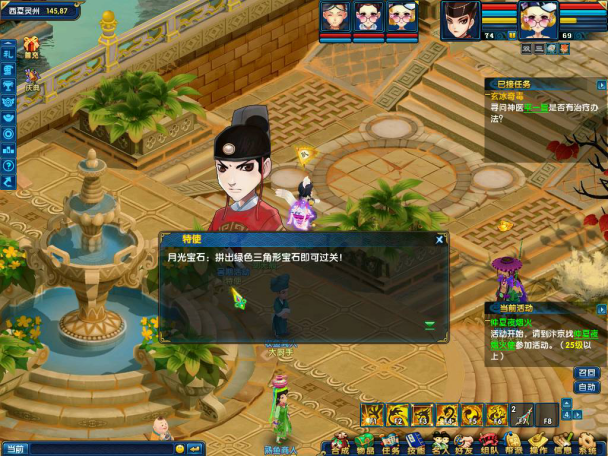
Task: Click the 召回 recall button
Action: coord(587,373)
